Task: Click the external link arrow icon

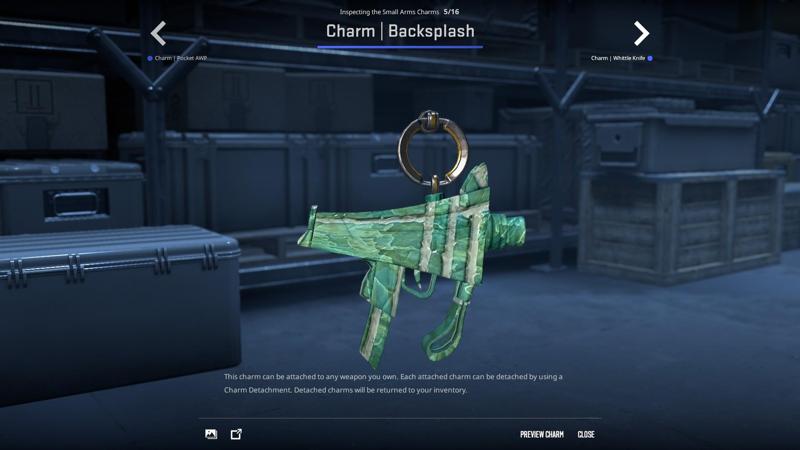Action: (236, 435)
